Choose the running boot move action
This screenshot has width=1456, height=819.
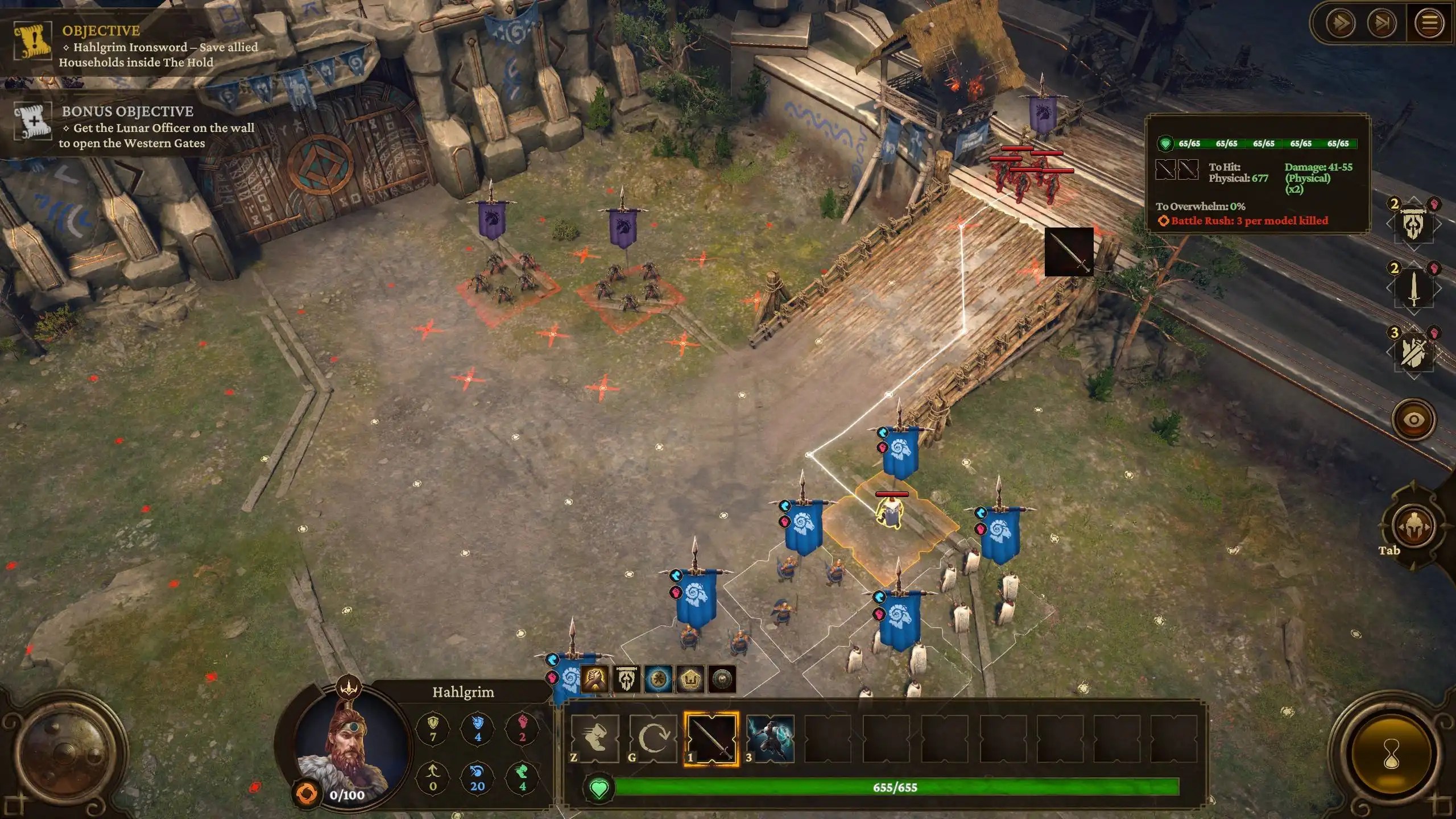coord(595,738)
